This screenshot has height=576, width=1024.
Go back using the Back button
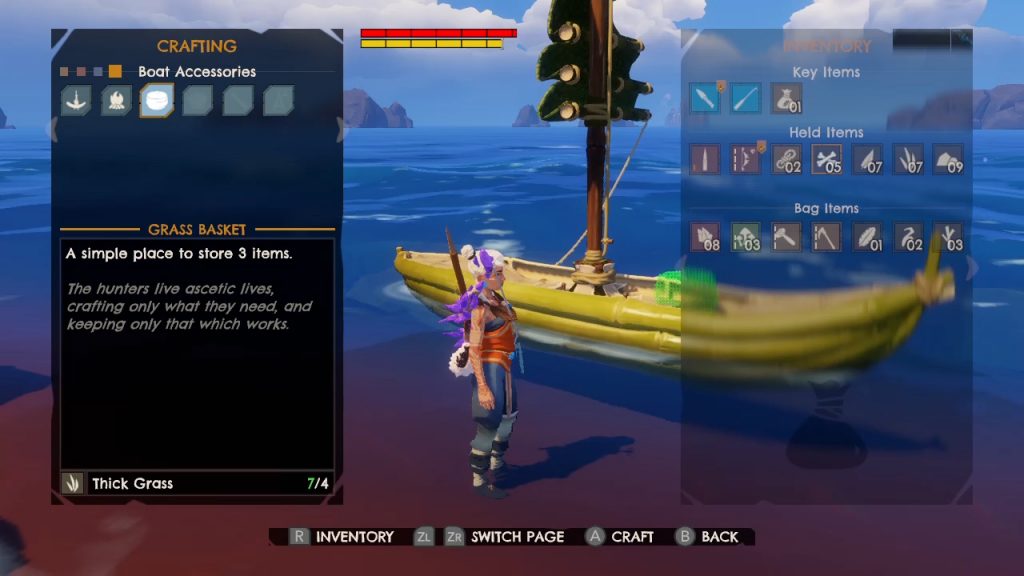(708, 537)
